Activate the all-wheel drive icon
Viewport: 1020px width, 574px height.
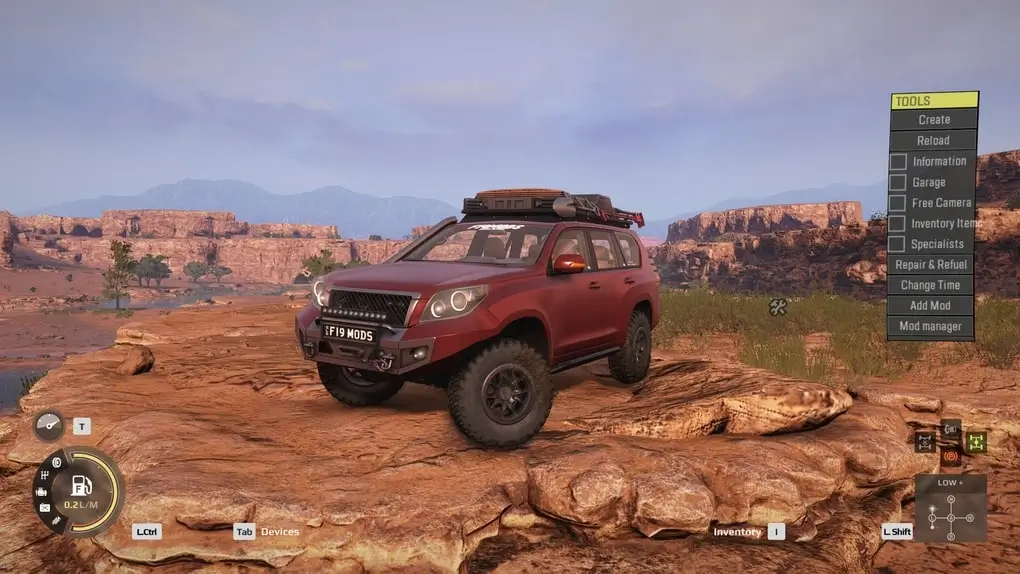pos(925,441)
